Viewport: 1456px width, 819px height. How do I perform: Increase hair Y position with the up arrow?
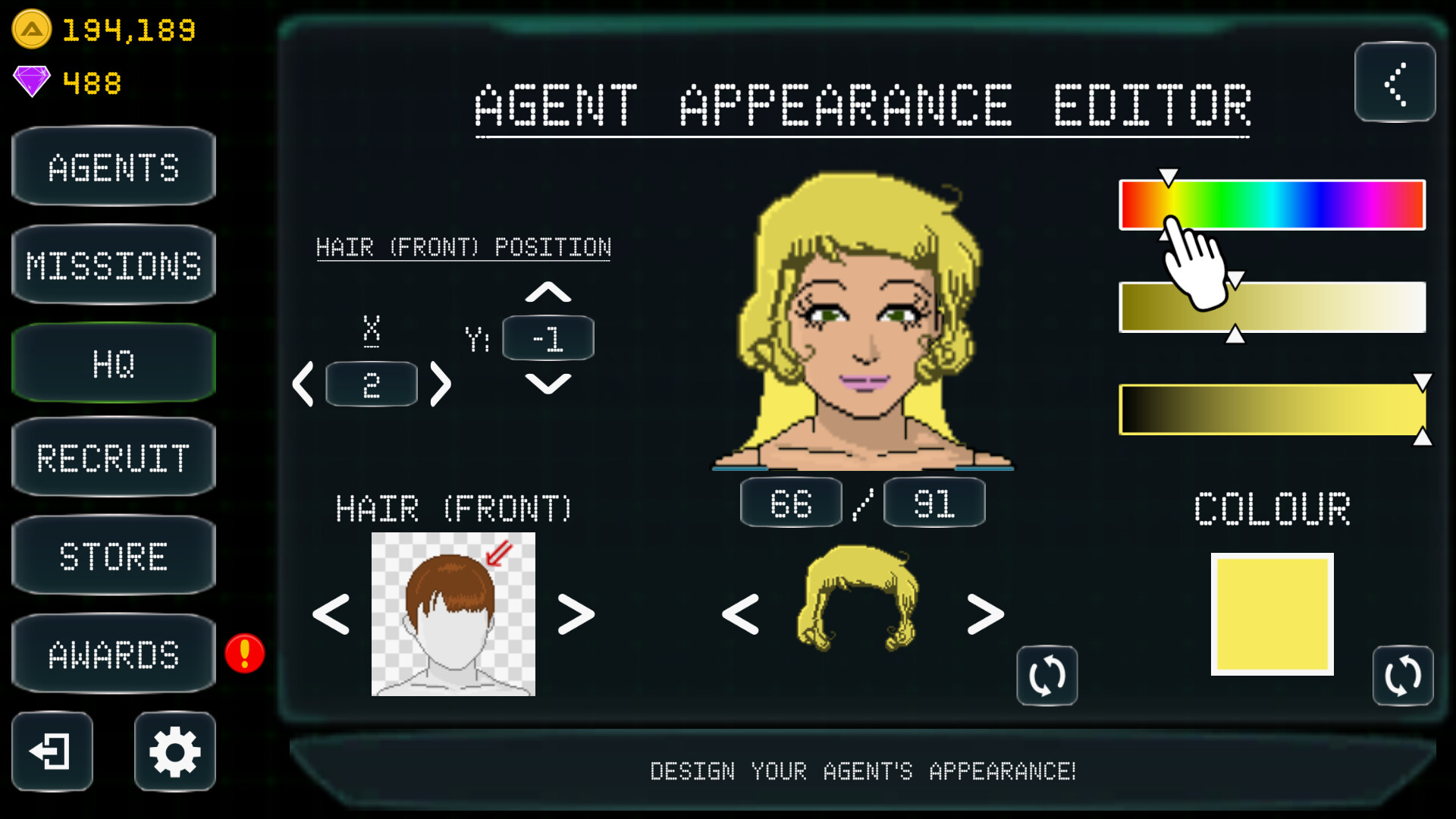click(548, 290)
